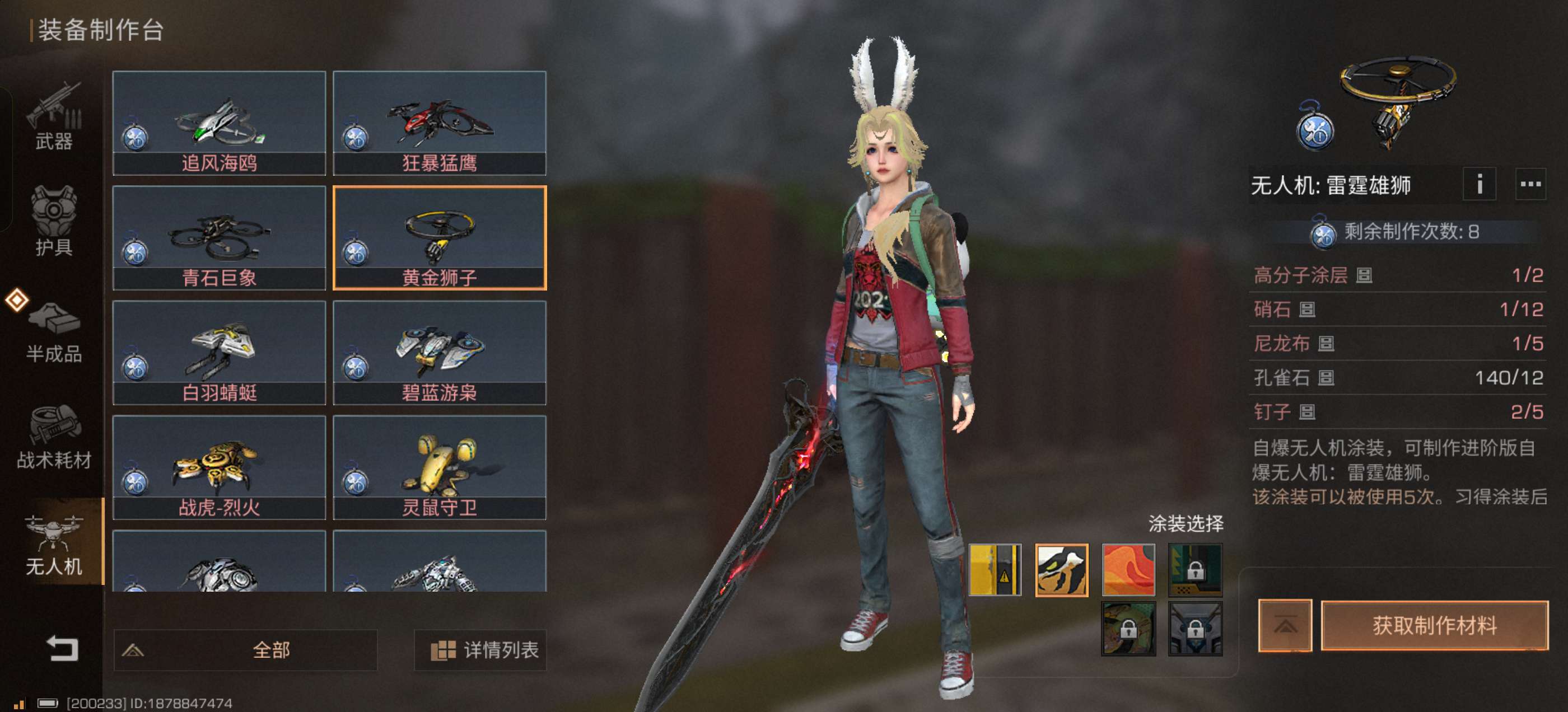Choose the 灵鼠守卫 drone recipe
The image size is (1568, 712).
(440, 467)
